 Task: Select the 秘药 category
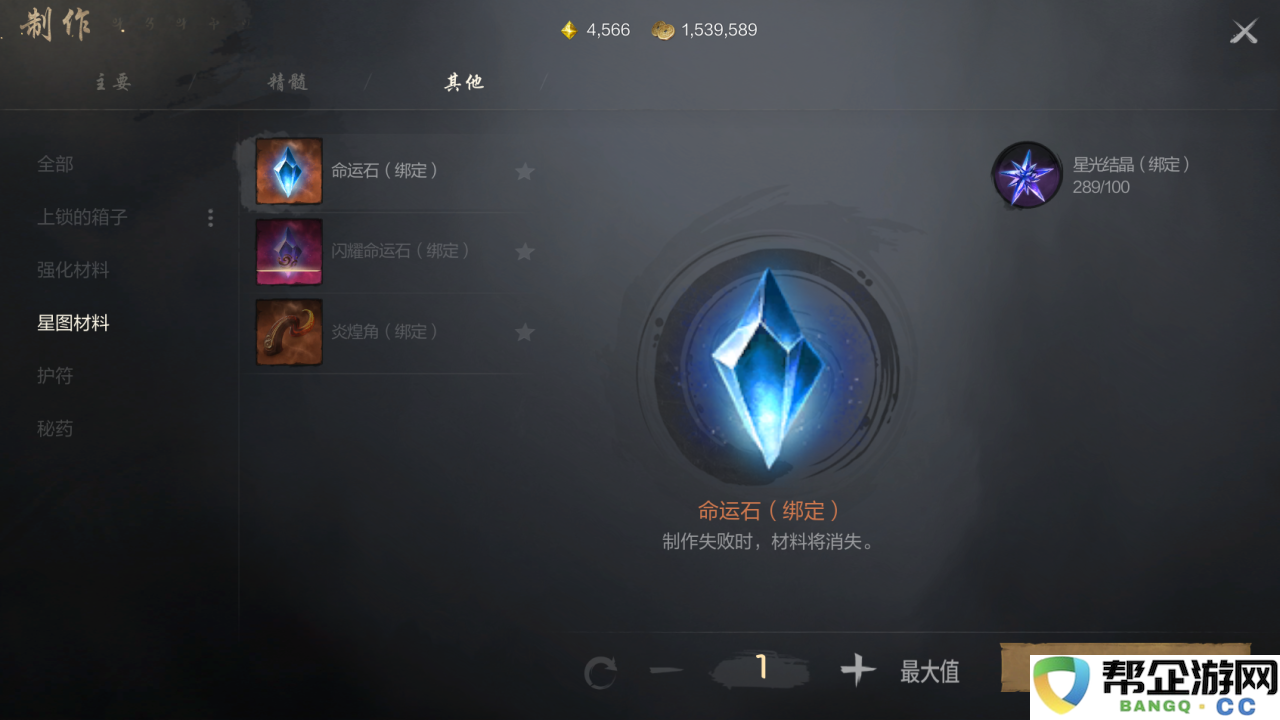(x=55, y=428)
